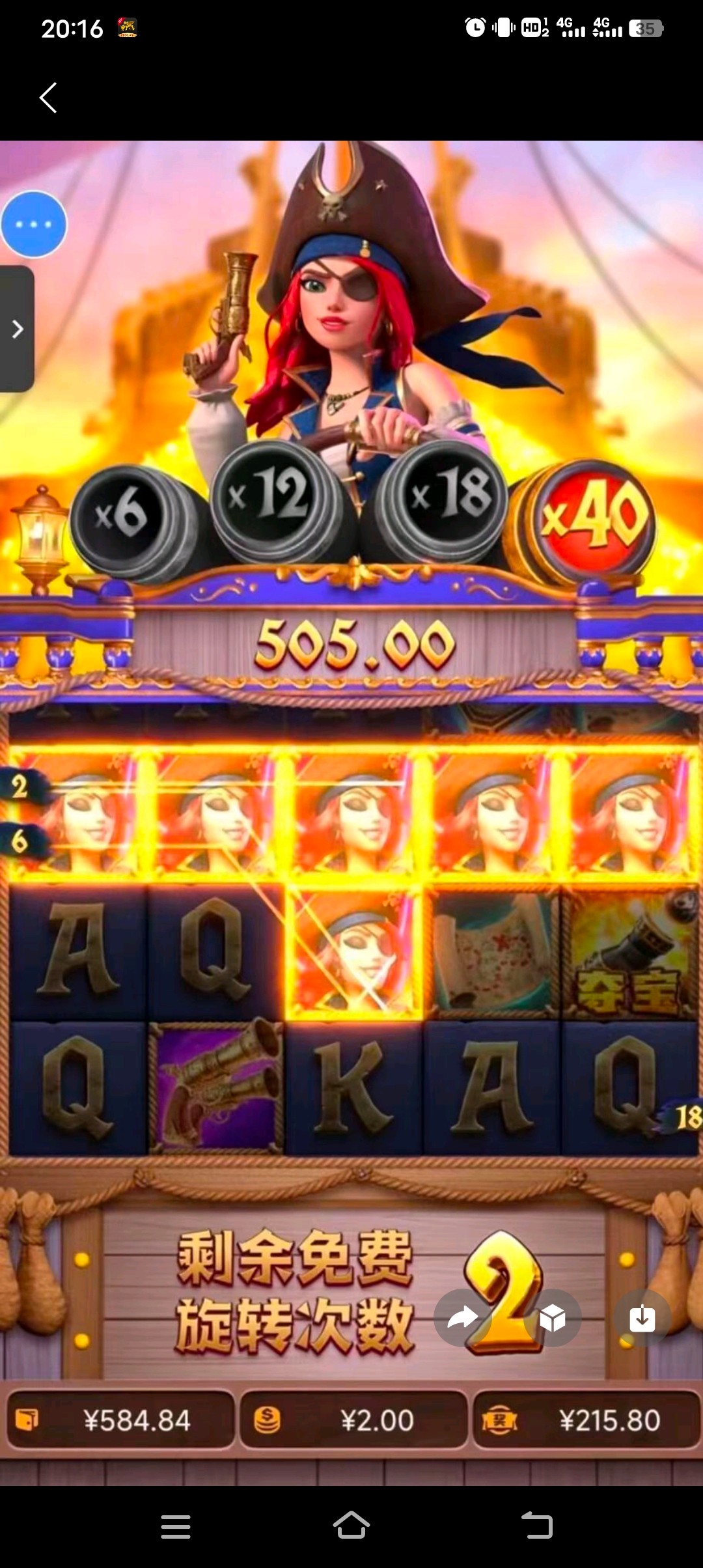The width and height of the screenshot is (703, 1568).
Task: Tap the back arrow at top left
Action: [48, 98]
